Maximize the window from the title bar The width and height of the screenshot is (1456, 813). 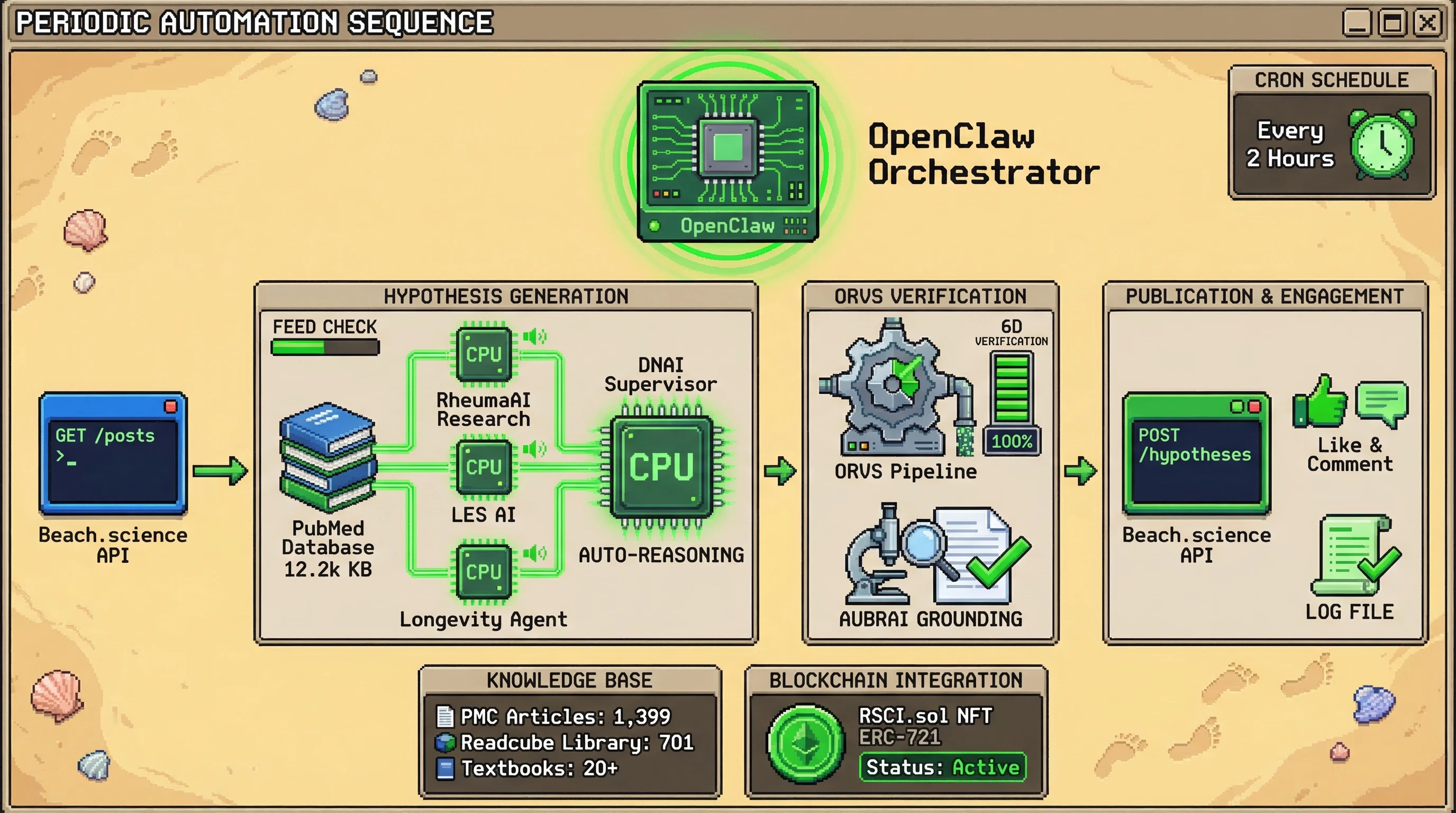tap(1392, 23)
